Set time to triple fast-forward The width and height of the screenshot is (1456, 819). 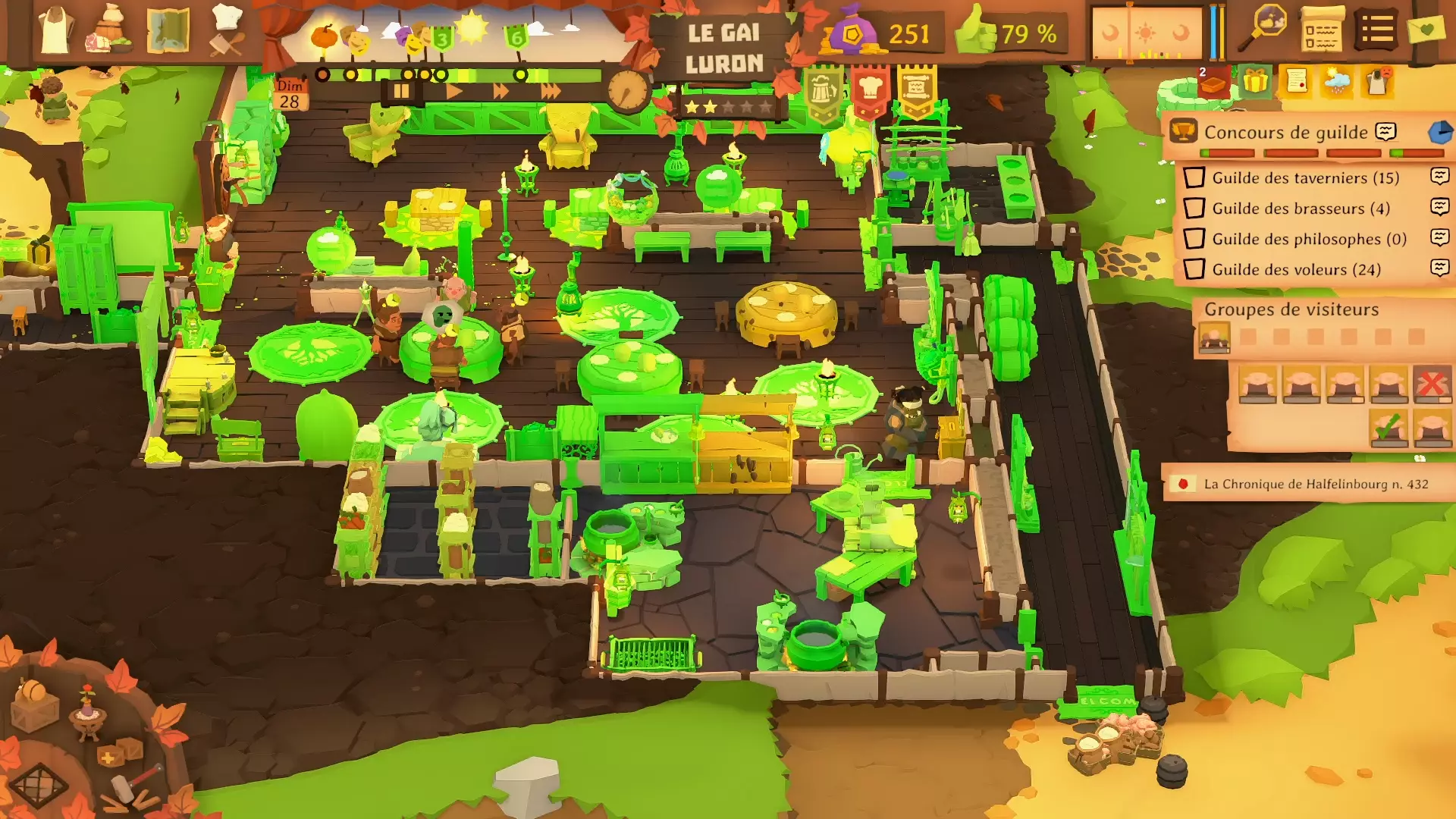coord(551,92)
